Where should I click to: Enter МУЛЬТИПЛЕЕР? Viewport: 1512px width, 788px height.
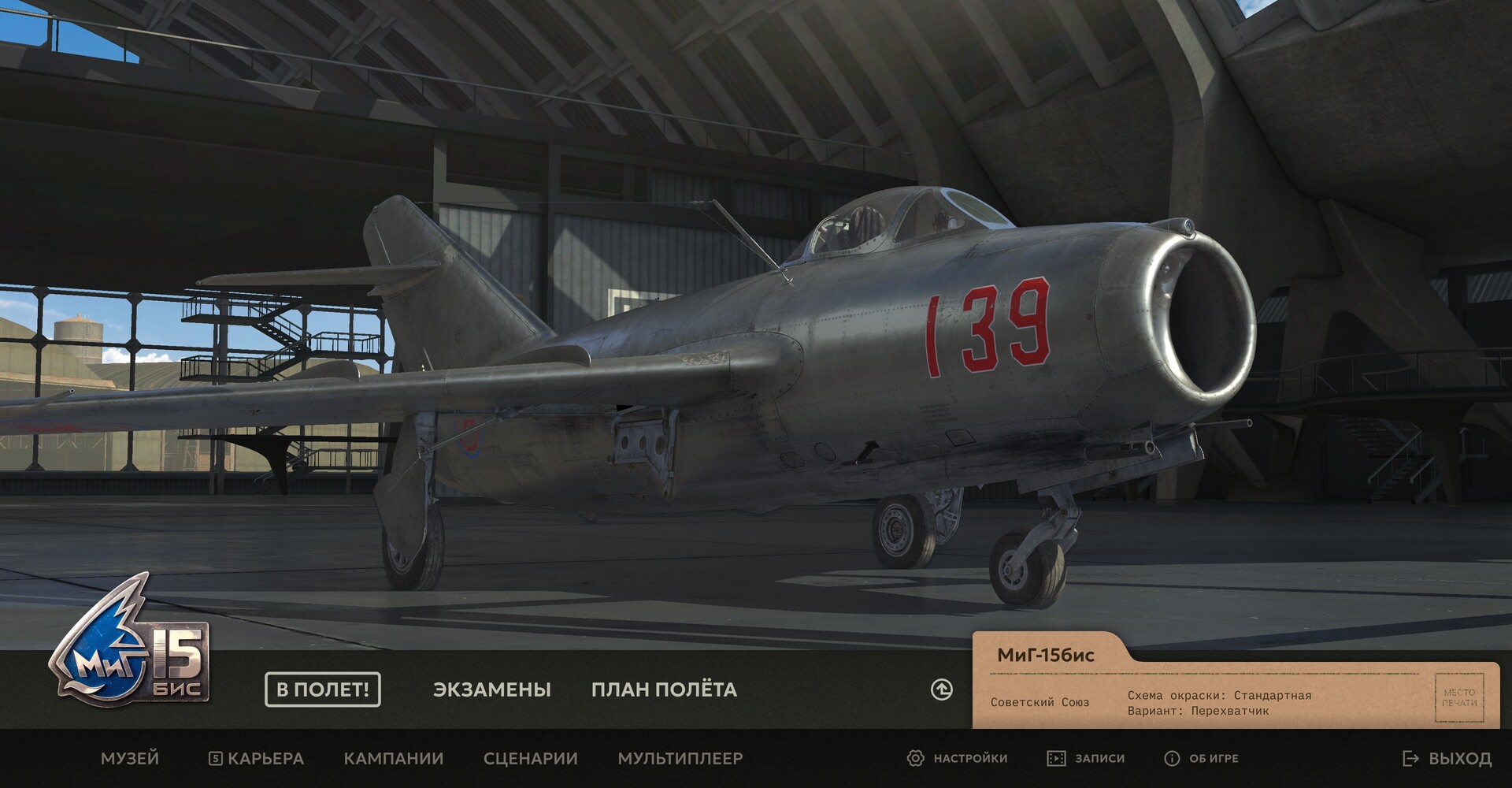680,758
